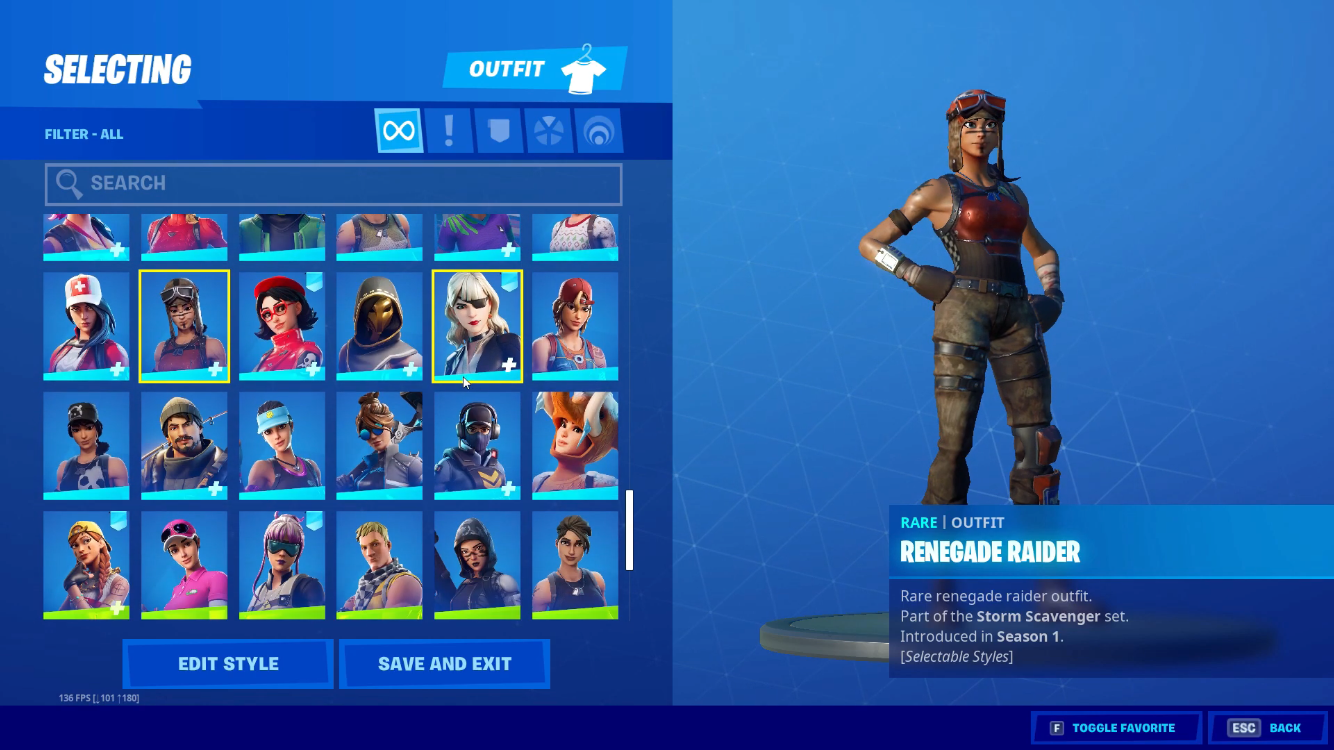Click the magnifying glass in the search bar
This screenshot has width=1334, height=750.
coord(68,184)
